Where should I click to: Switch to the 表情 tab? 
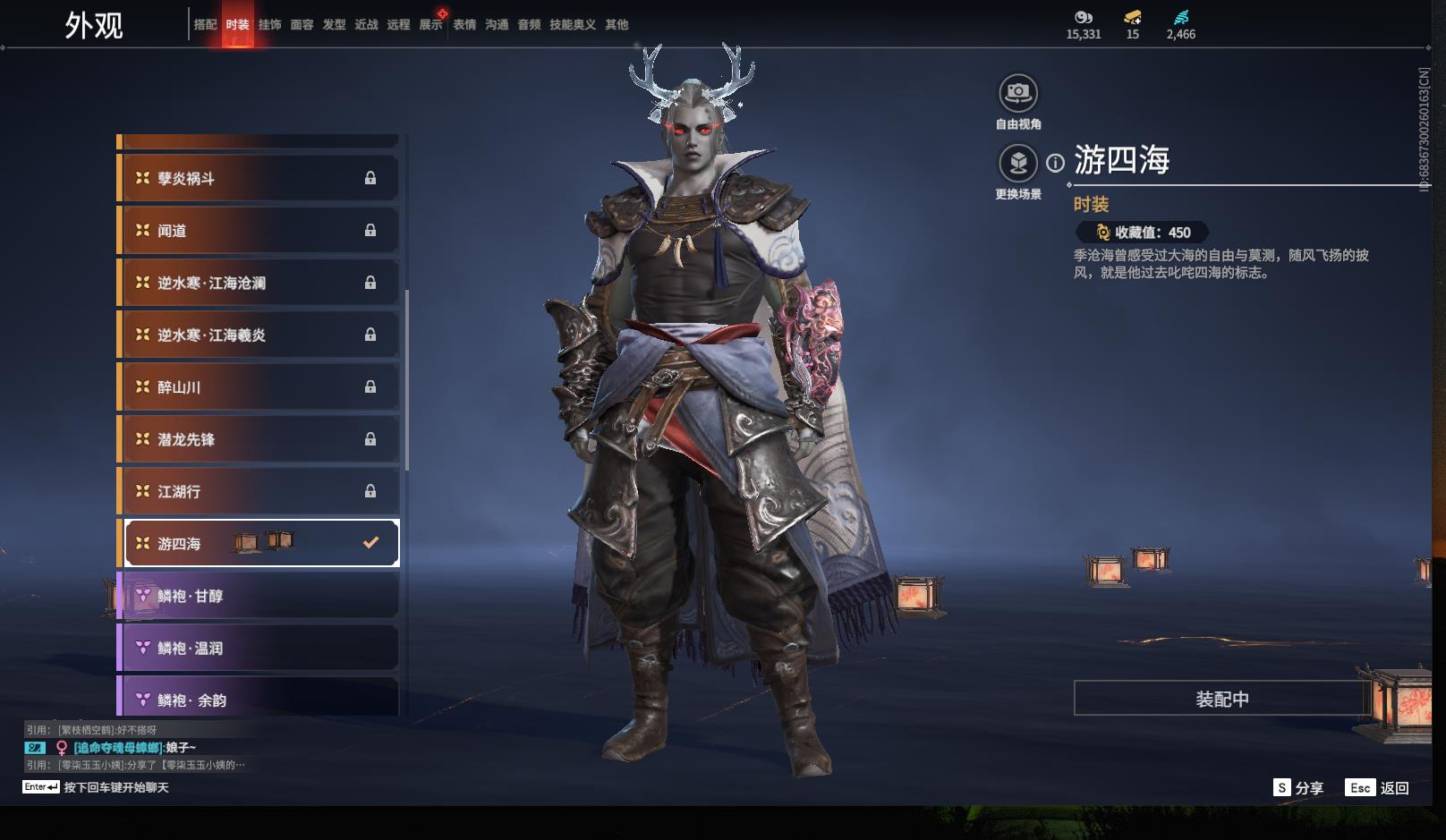pyautogui.click(x=464, y=25)
